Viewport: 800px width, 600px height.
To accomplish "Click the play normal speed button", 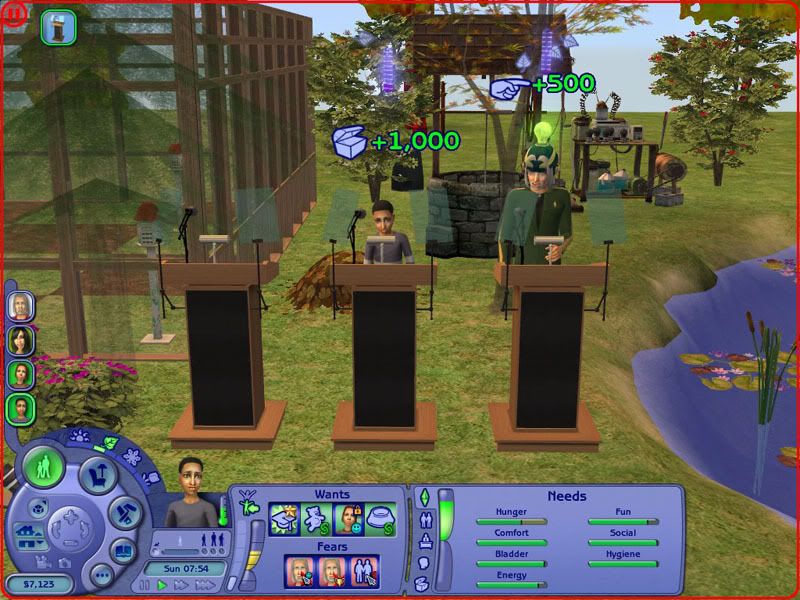I will point(162,585).
